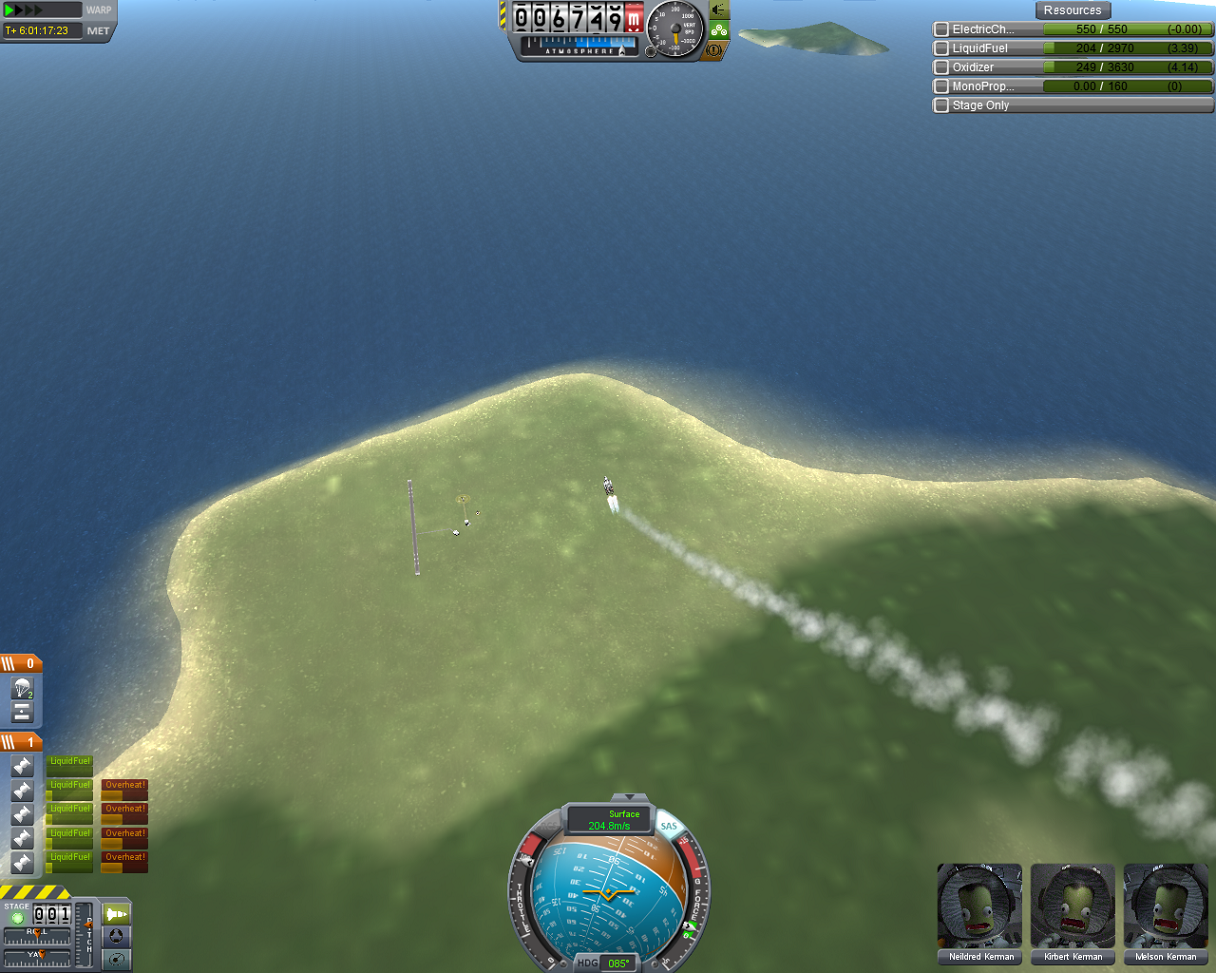The image size is (1216, 973).
Task: Toggle the brakes action button
Action: pyautogui.click(x=716, y=50)
